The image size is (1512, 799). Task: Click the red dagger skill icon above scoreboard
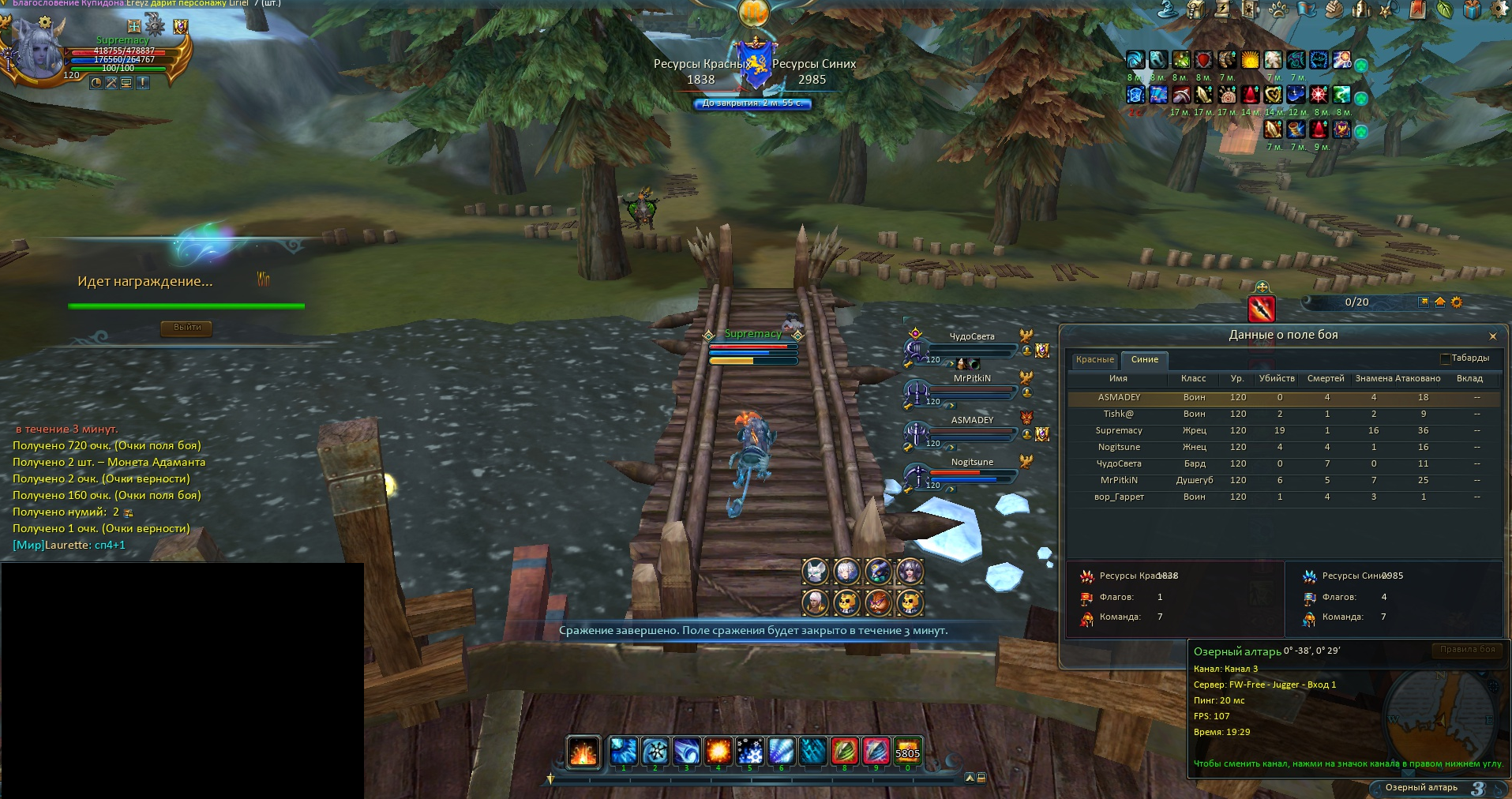[x=1262, y=308]
